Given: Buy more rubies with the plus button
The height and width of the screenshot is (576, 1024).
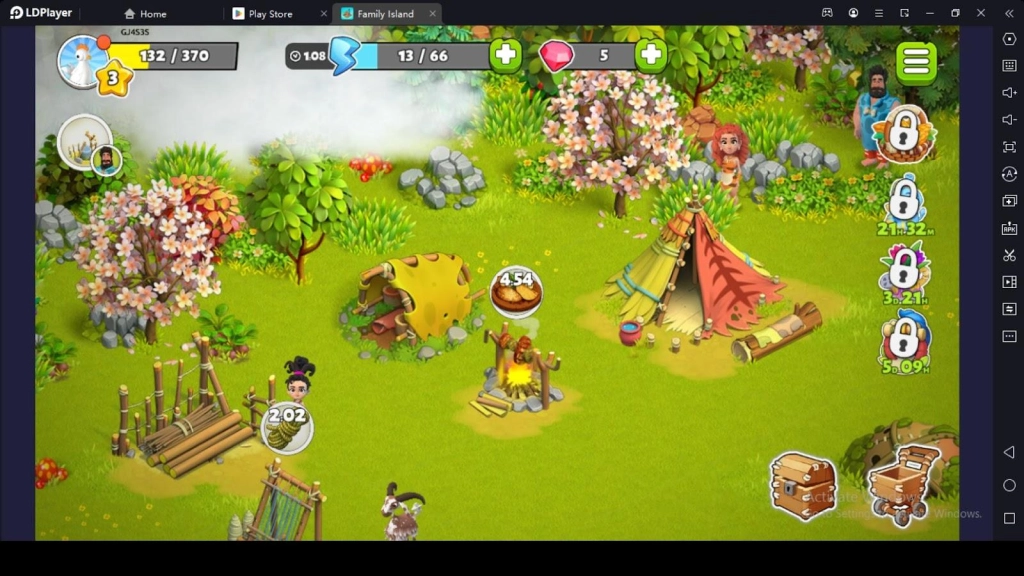Looking at the screenshot, I should [651, 55].
